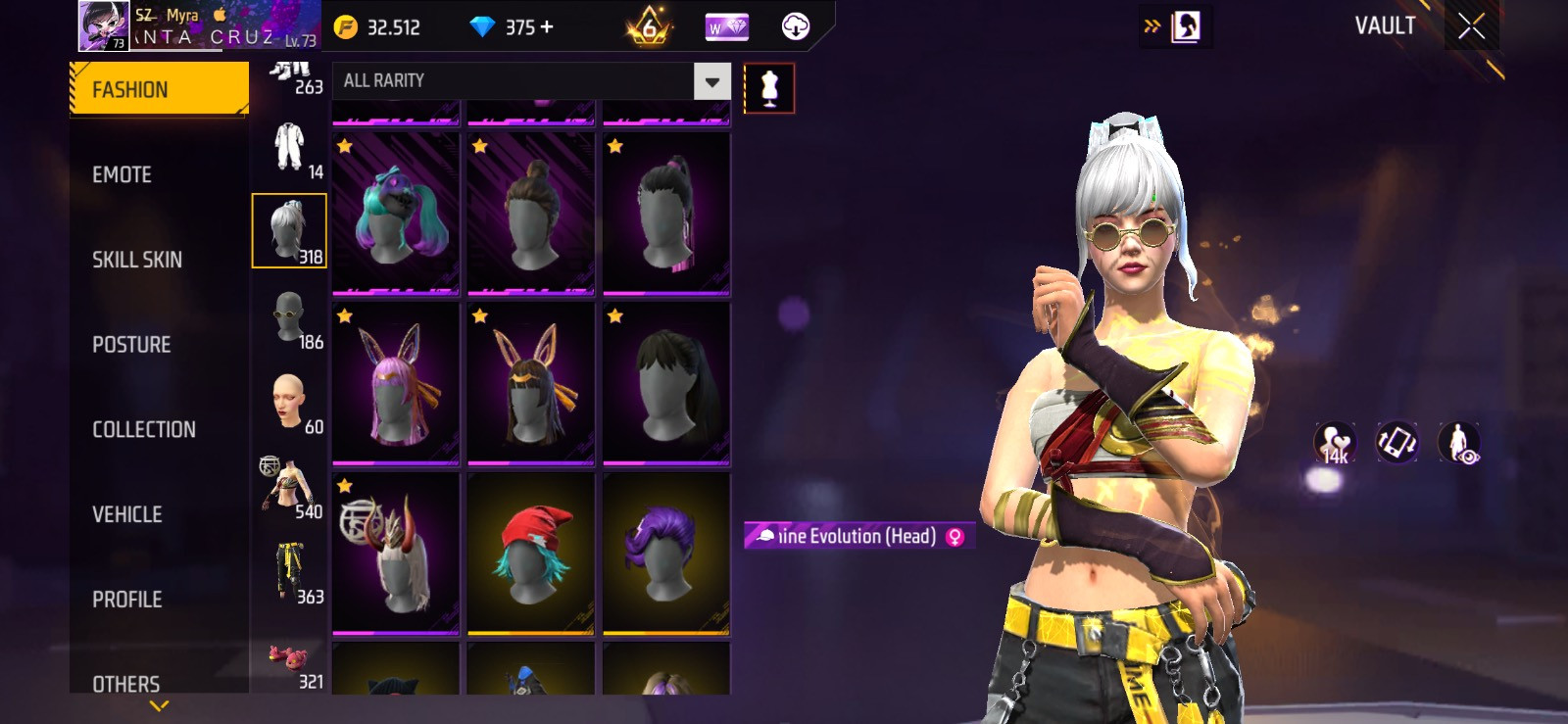Viewport: 1568px width, 724px height.
Task: Open the cloud download icon
Action: 796,26
